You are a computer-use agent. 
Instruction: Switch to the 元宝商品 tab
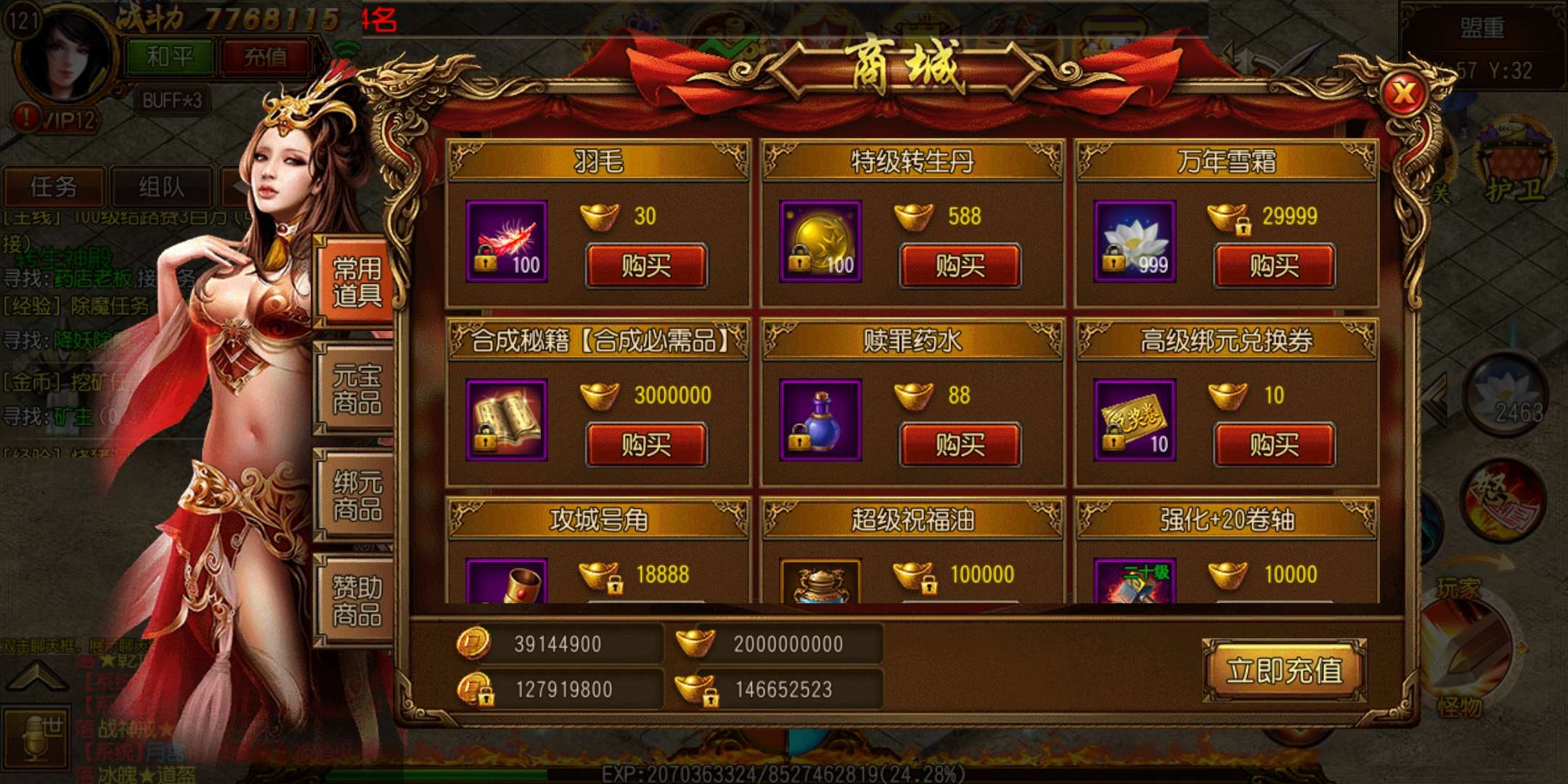coord(356,389)
